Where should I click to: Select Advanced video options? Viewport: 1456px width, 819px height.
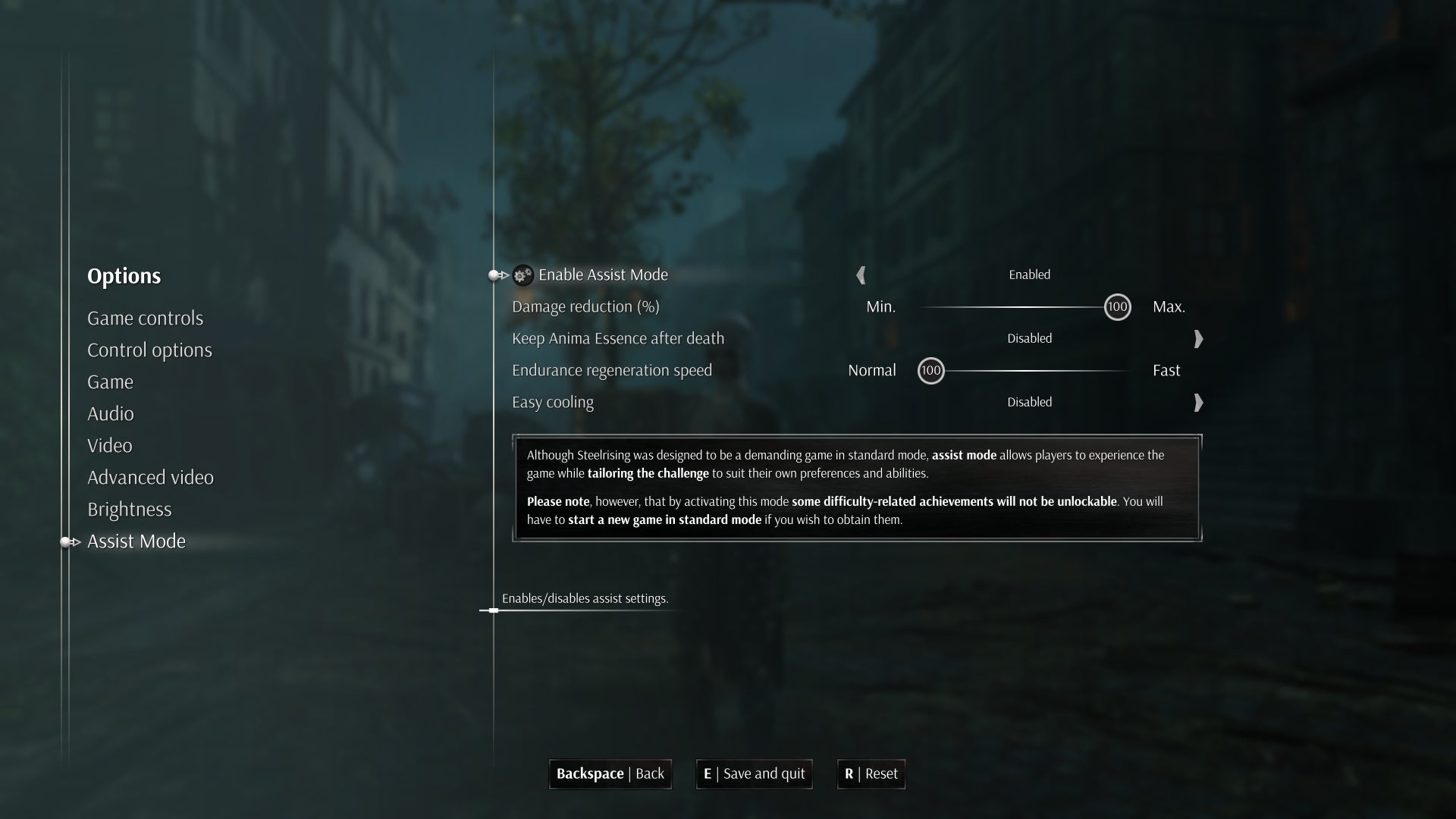[x=150, y=478]
